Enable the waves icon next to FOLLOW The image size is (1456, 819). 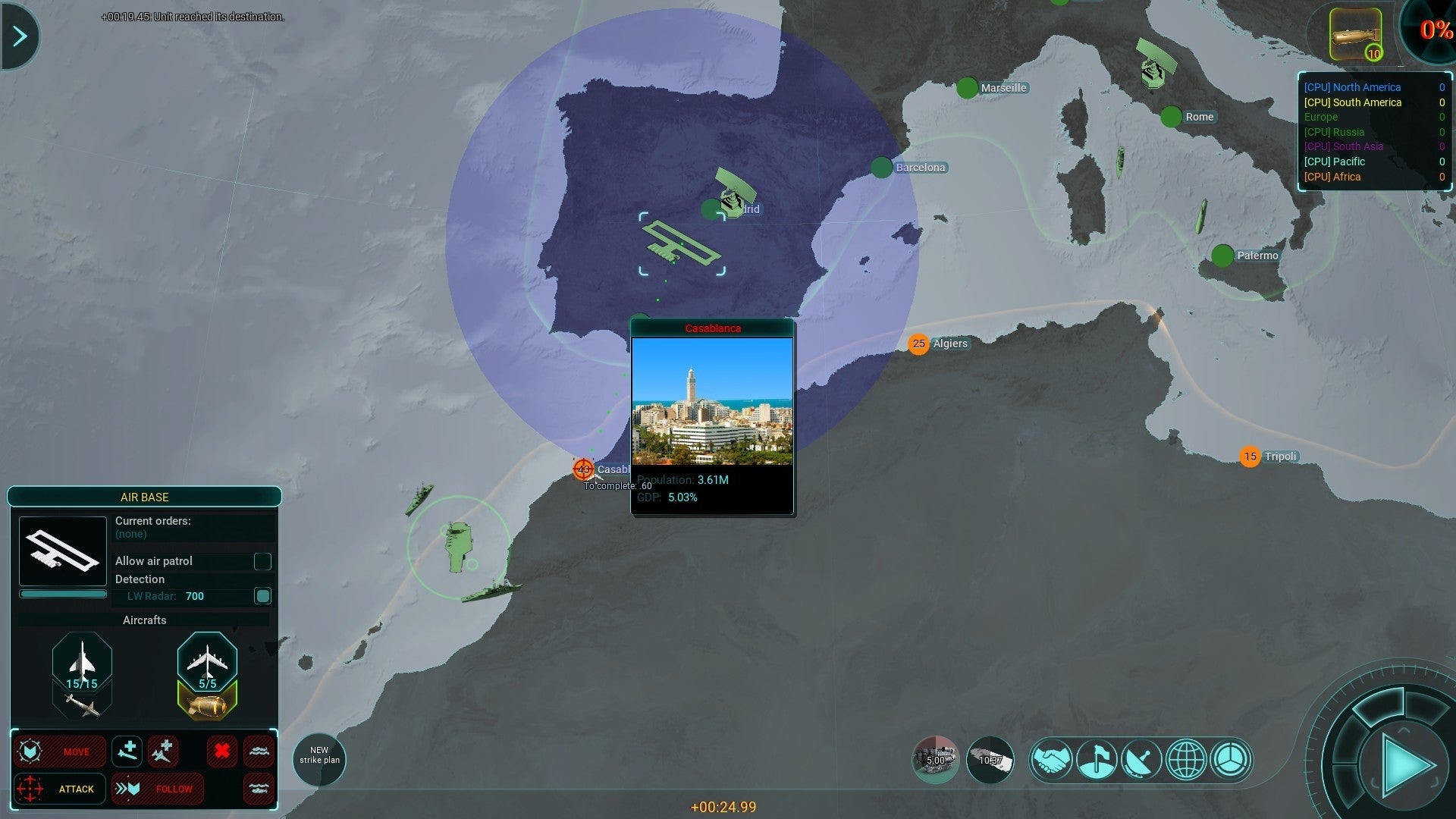[x=259, y=789]
